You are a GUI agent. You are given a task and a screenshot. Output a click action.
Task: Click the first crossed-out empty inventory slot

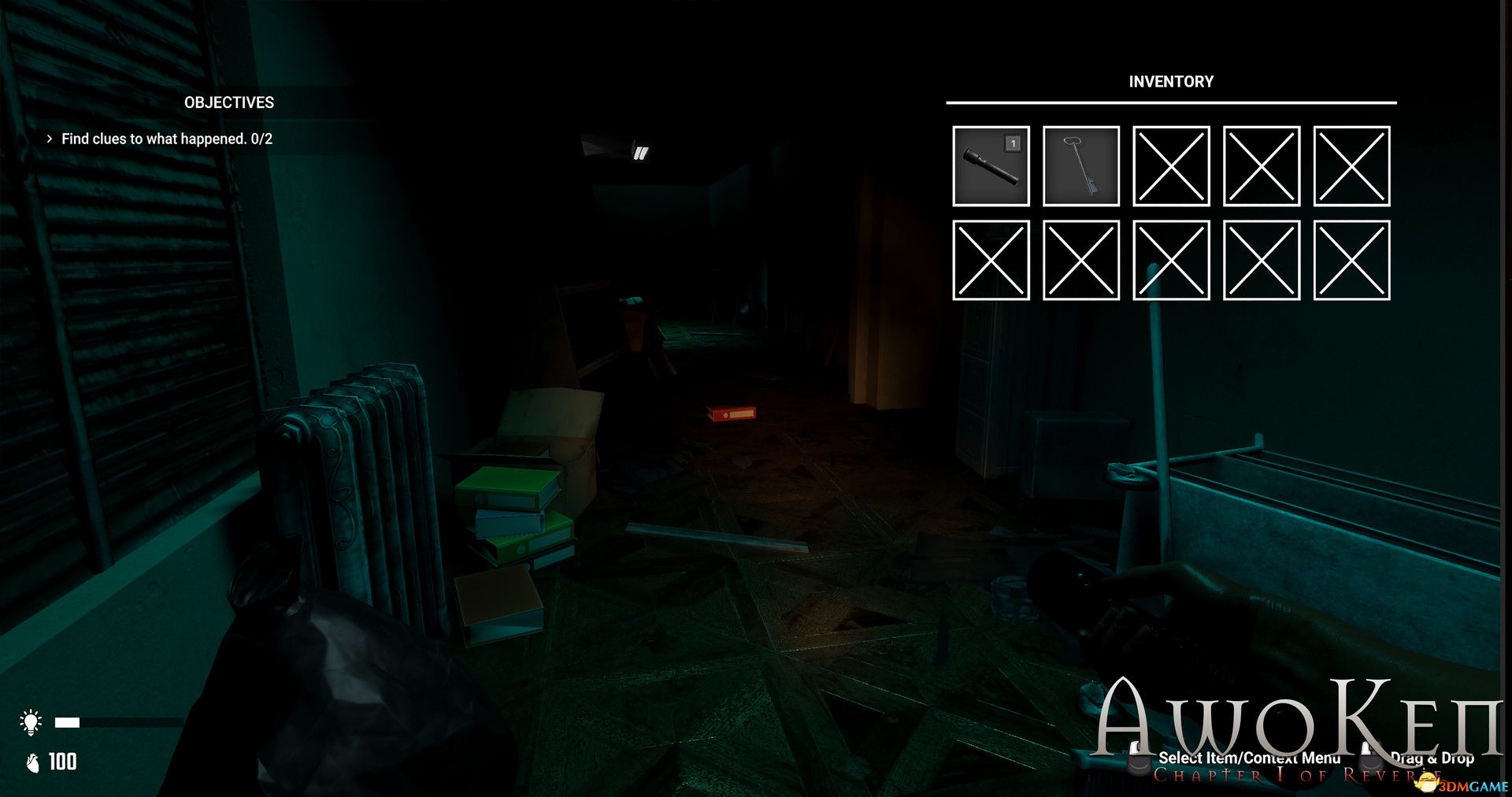point(1171,167)
